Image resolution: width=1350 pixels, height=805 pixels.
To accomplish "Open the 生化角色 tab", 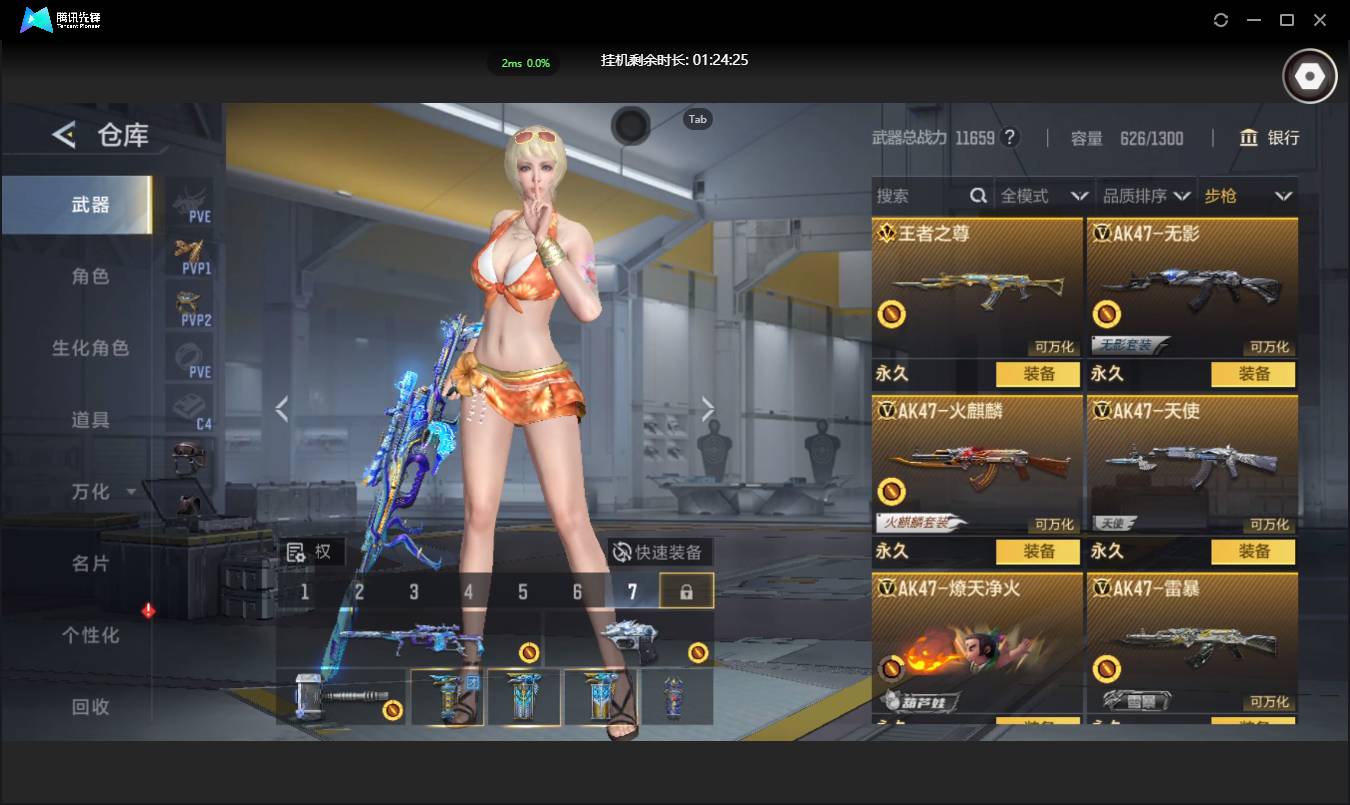I will pyautogui.click(x=90, y=348).
